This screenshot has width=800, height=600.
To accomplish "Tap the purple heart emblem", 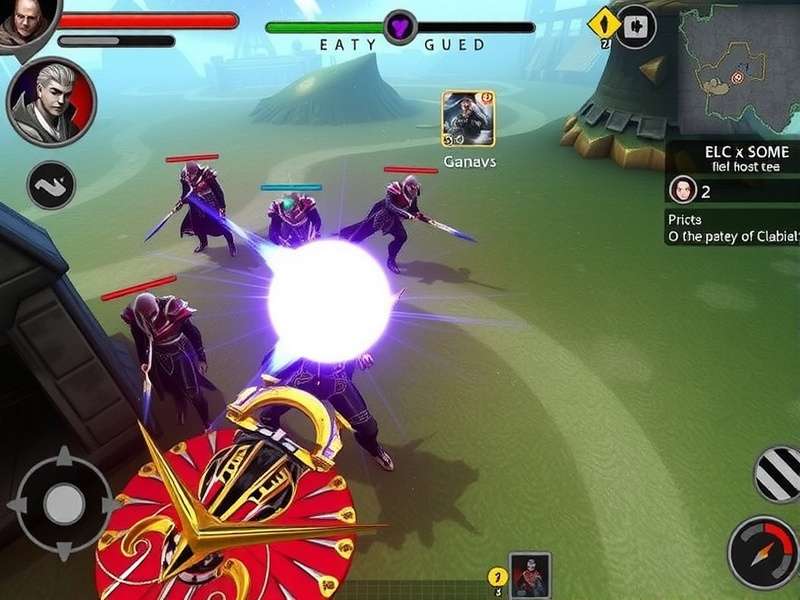I will [x=400, y=28].
